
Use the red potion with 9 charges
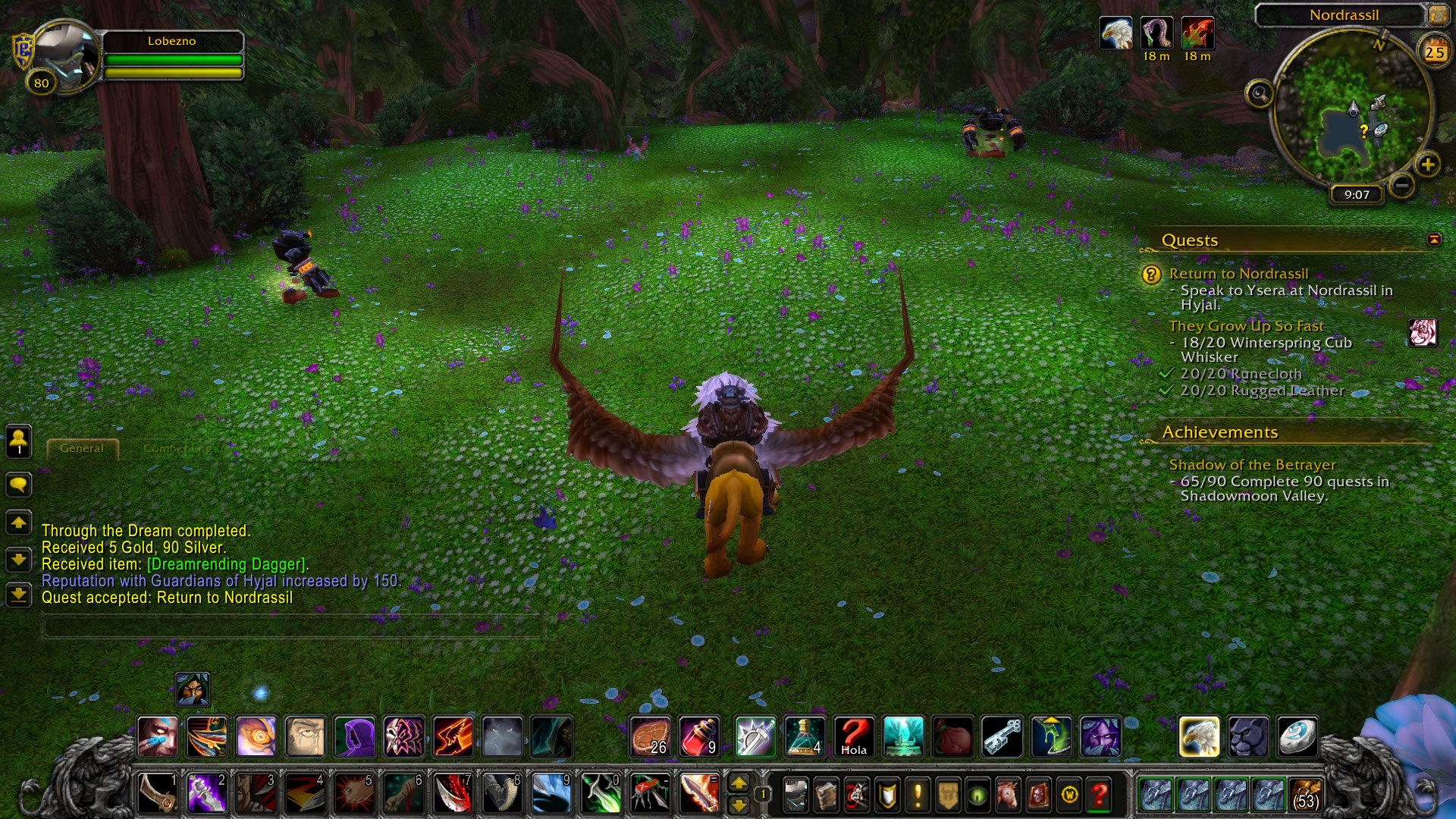pyautogui.click(x=699, y=736)
